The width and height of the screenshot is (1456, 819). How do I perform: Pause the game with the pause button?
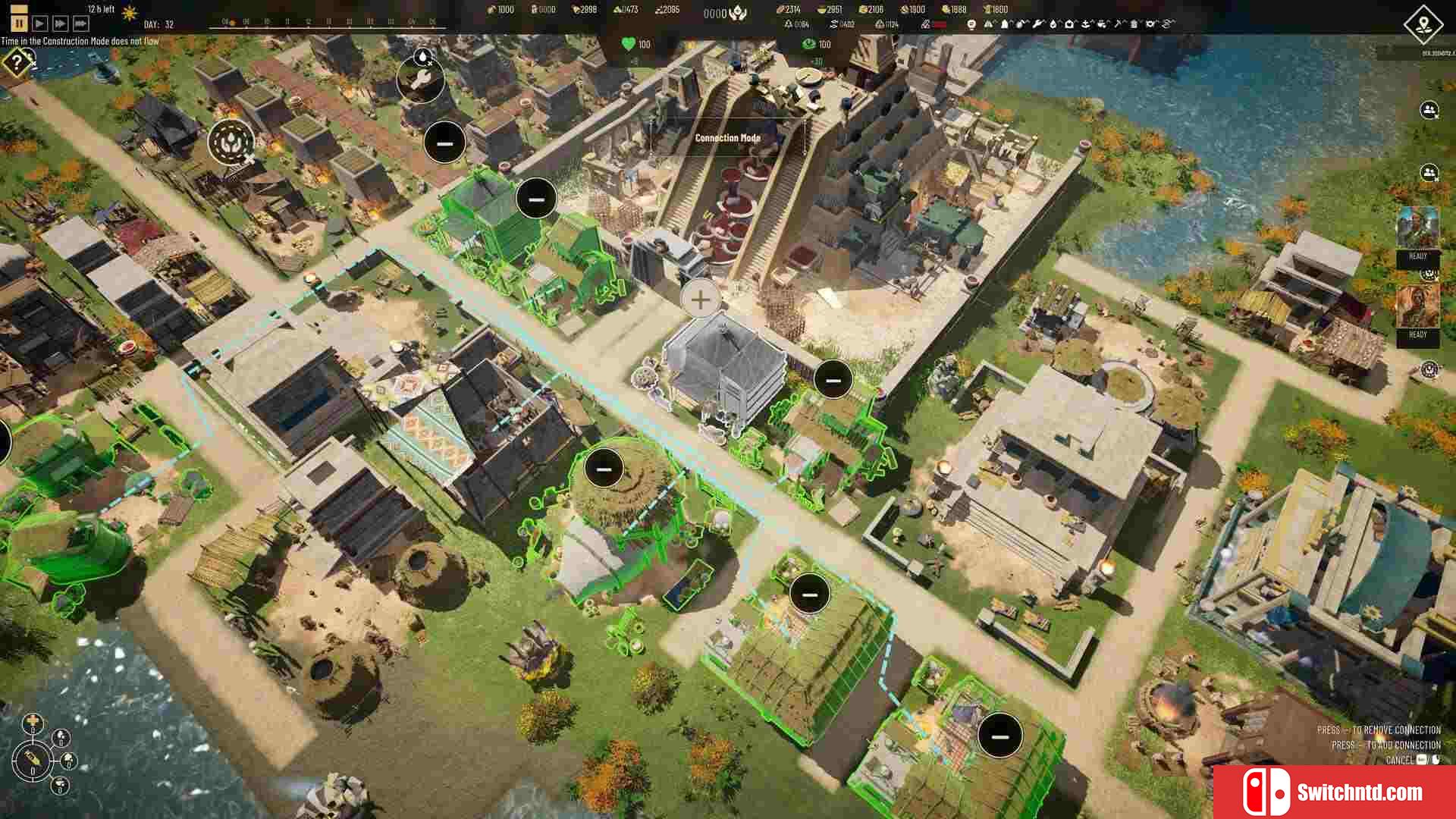(x=19, y=24)
